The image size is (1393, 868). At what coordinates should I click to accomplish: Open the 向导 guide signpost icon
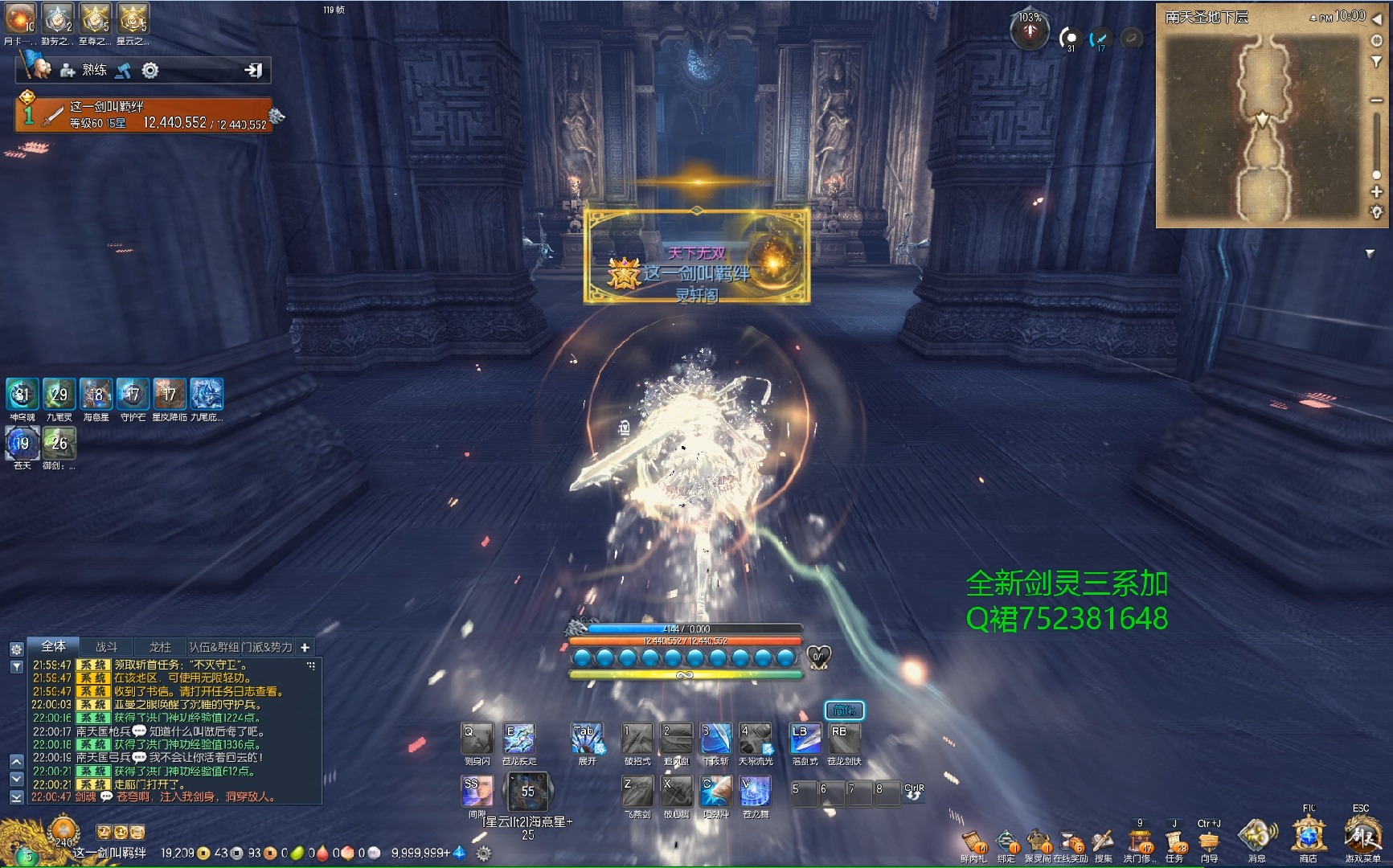[1209, 842]
